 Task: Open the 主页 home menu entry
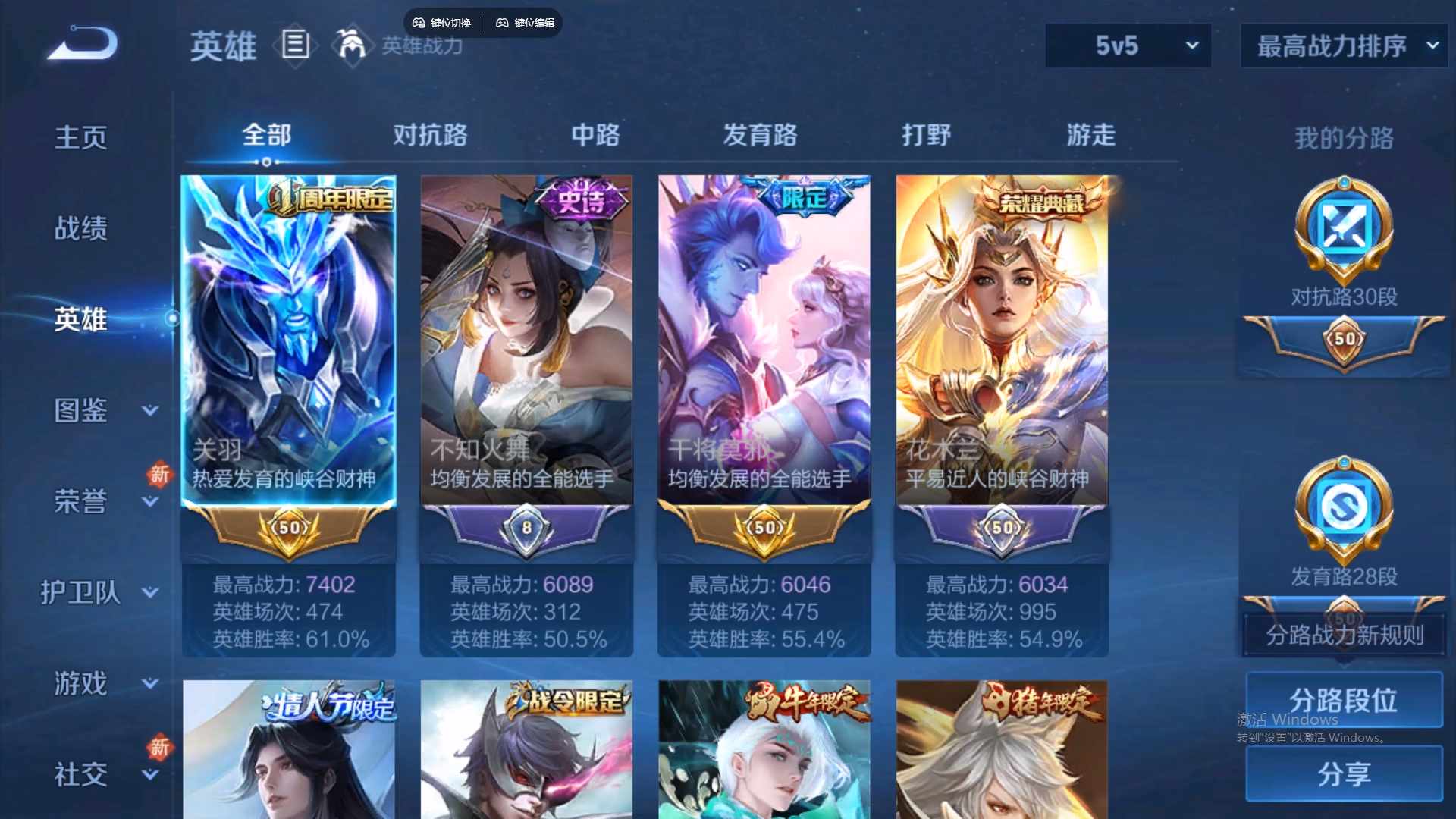coord(81,137)
